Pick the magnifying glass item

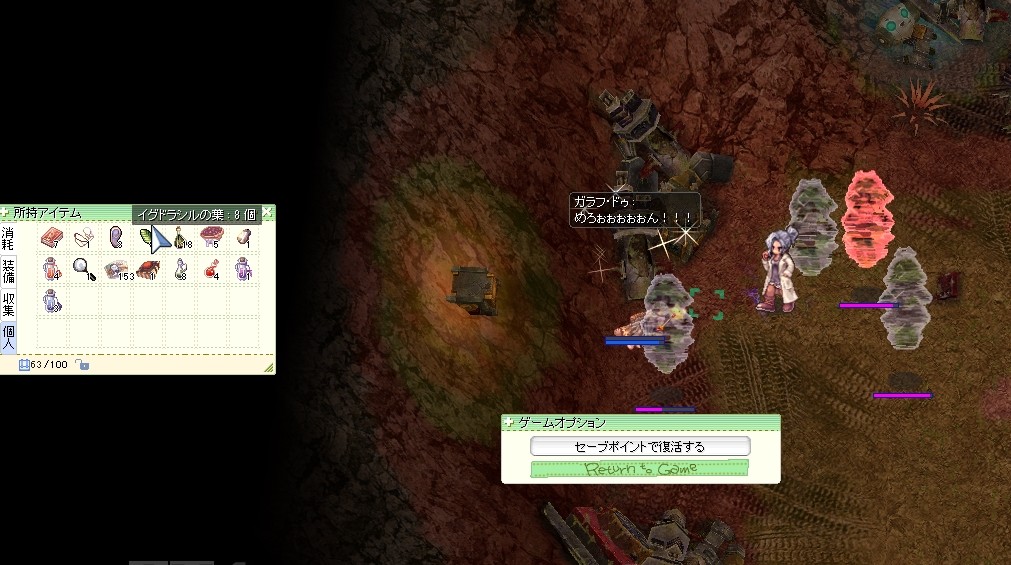click(83, 269)
